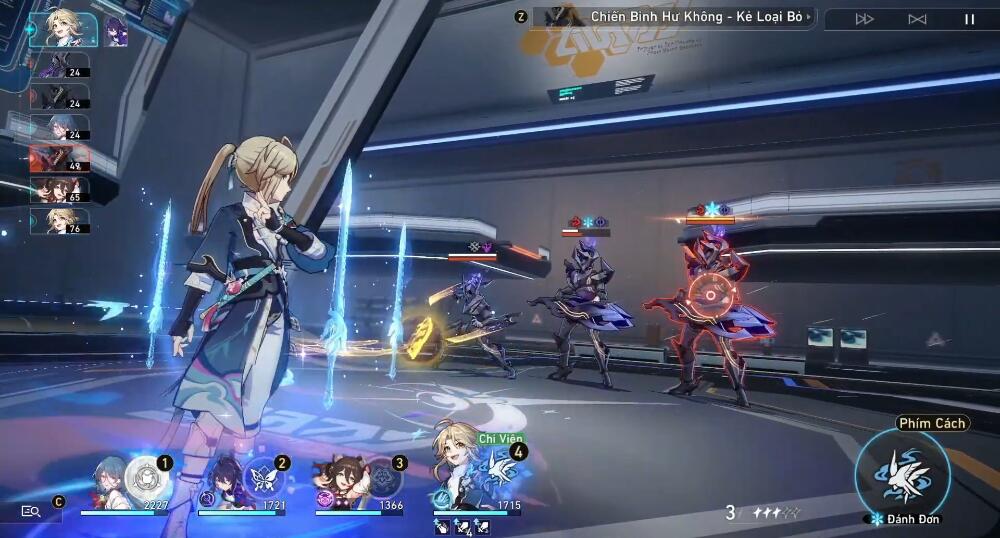Select the red-highlighted turn order entry 49
This screenshot has height=538, width=1000.
coord(60,158)
